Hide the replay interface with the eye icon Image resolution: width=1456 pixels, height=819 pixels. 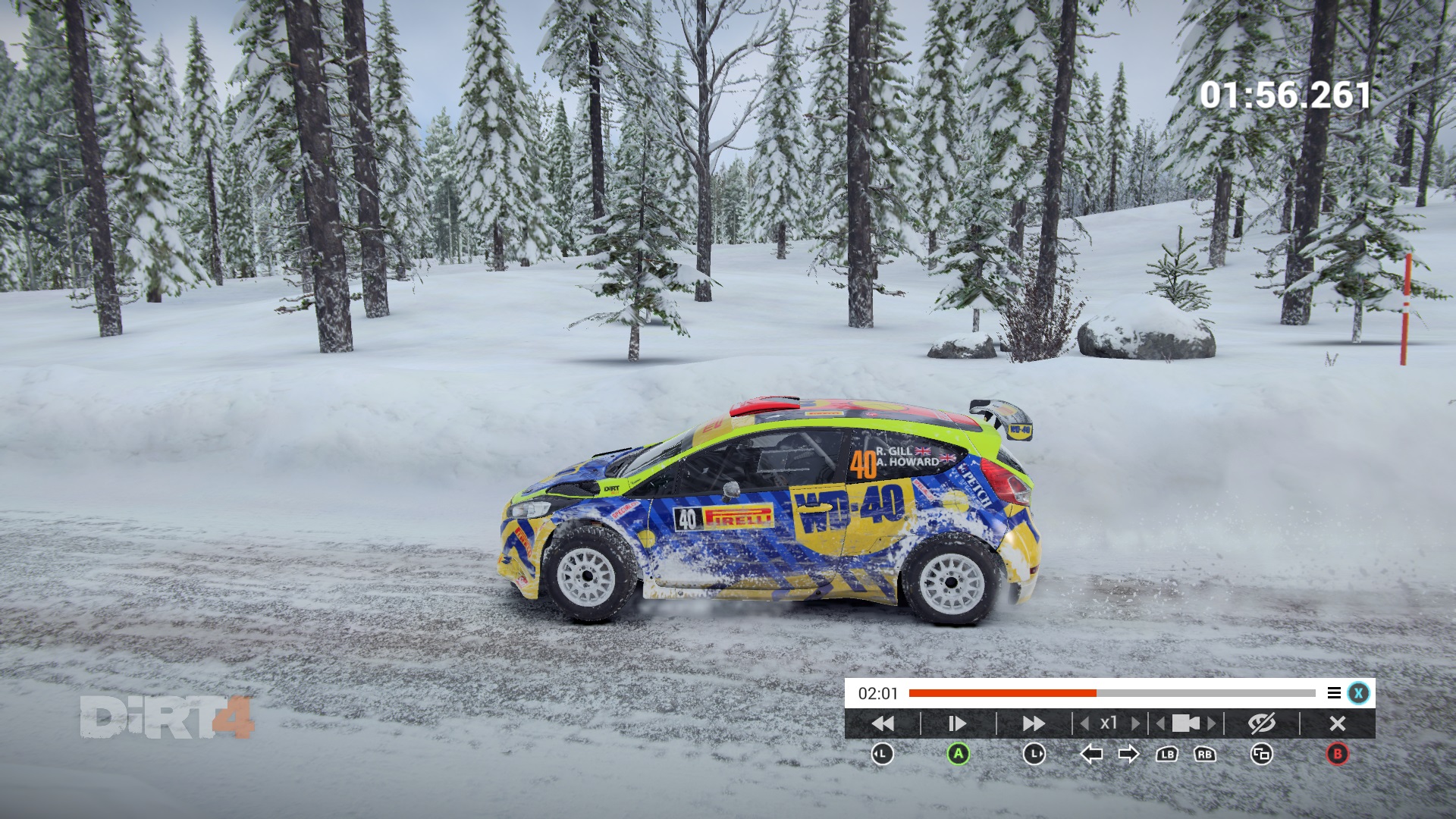click(x=1262, y=723)
